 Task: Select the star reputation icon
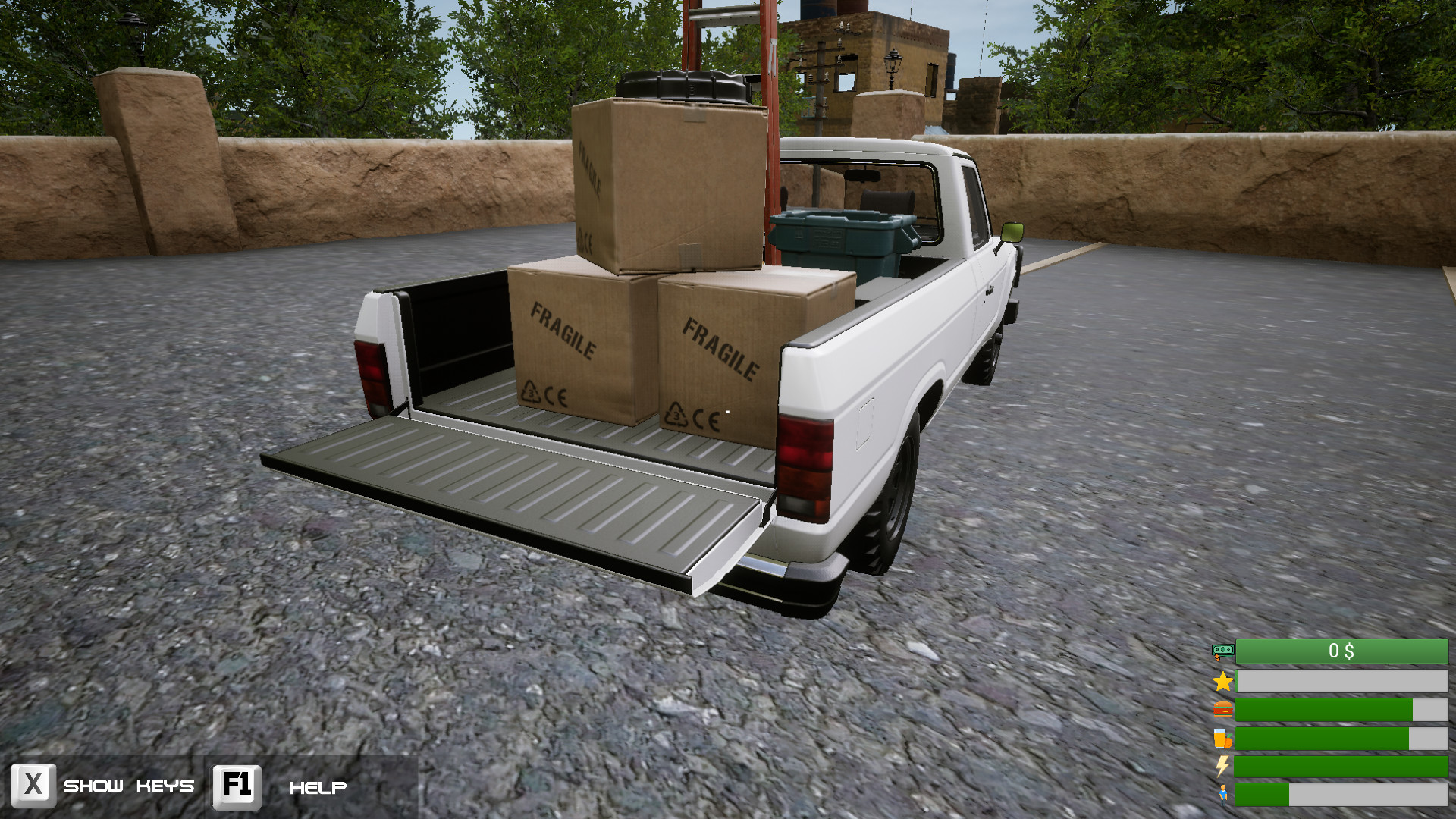point(1222,681)
